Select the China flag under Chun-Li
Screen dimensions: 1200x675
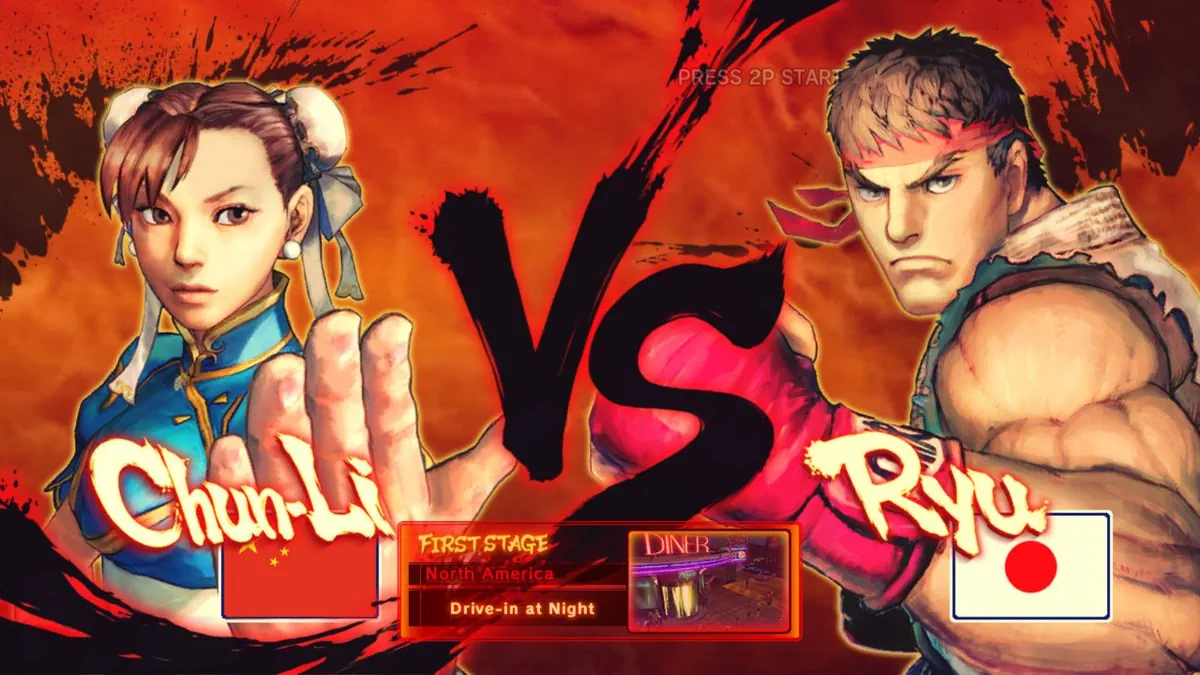coord(300,578)
